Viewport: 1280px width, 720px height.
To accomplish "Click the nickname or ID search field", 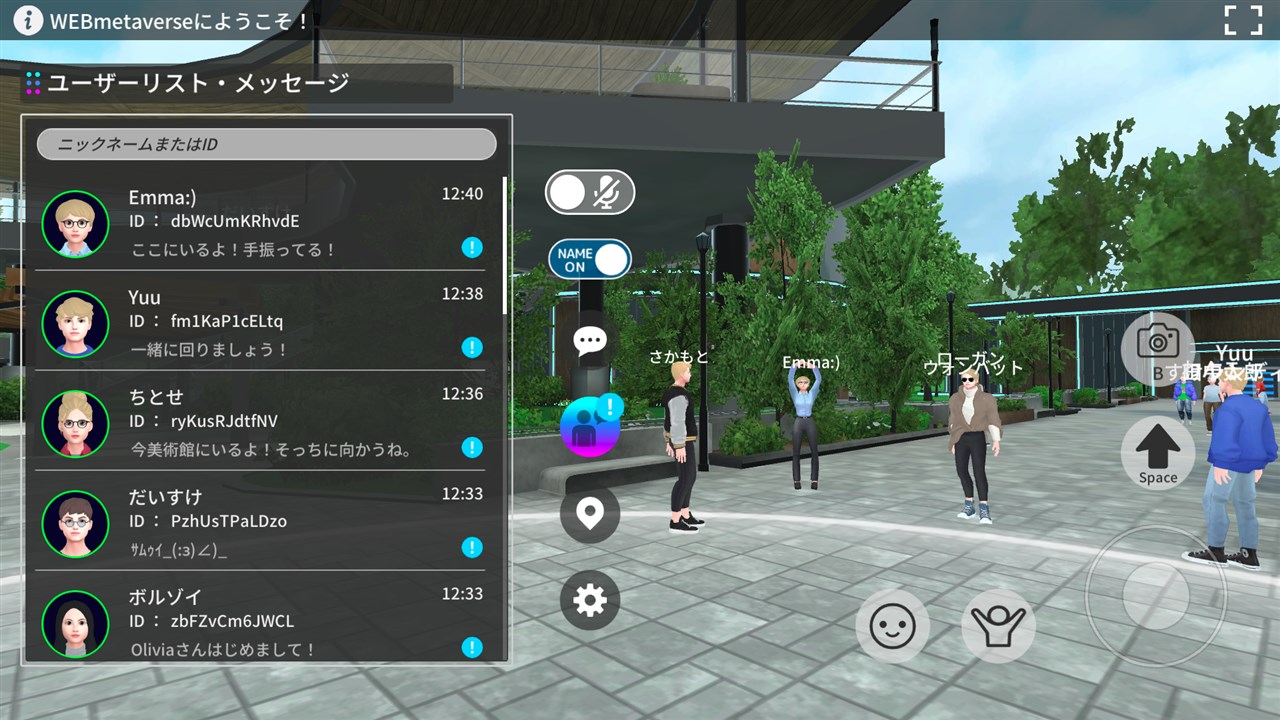I will point(266,144).
